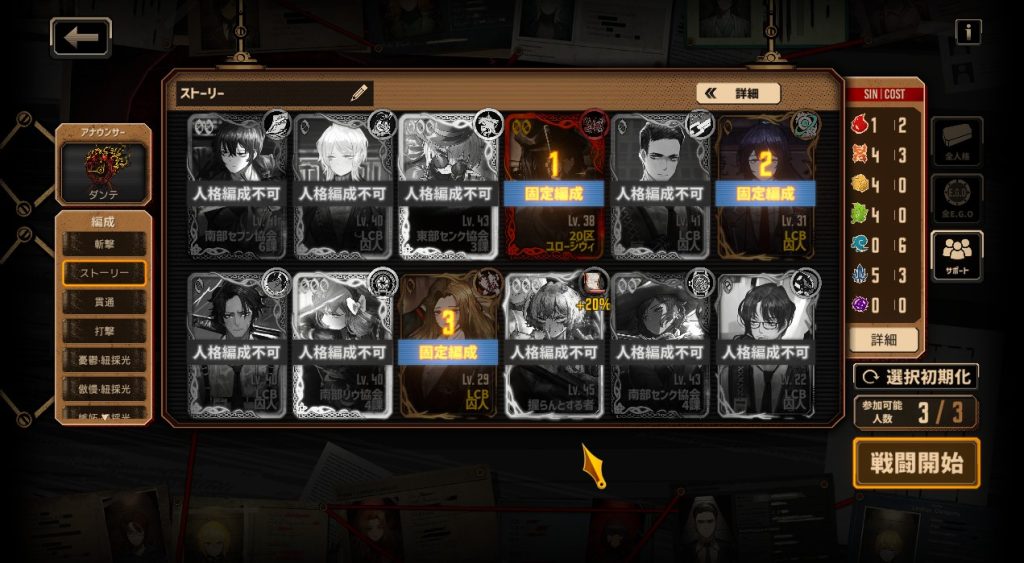Select the fixed sinner card numbered 3
1024x563 pixels.
[448, 345]
